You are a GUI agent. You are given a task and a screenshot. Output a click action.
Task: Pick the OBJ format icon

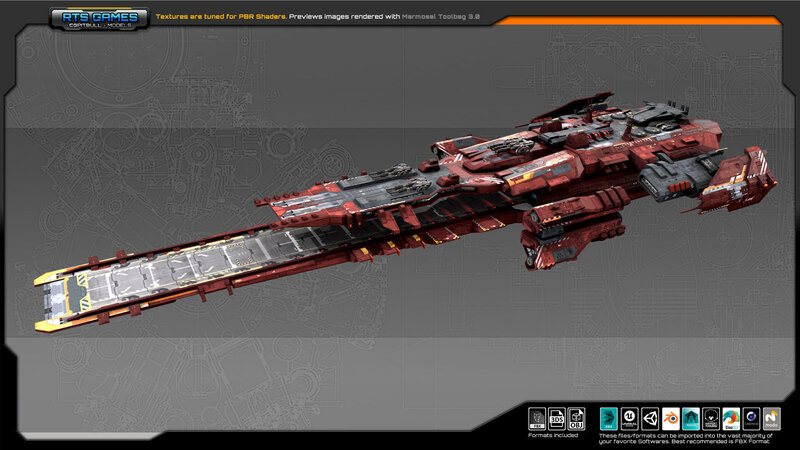coord(577,418)
